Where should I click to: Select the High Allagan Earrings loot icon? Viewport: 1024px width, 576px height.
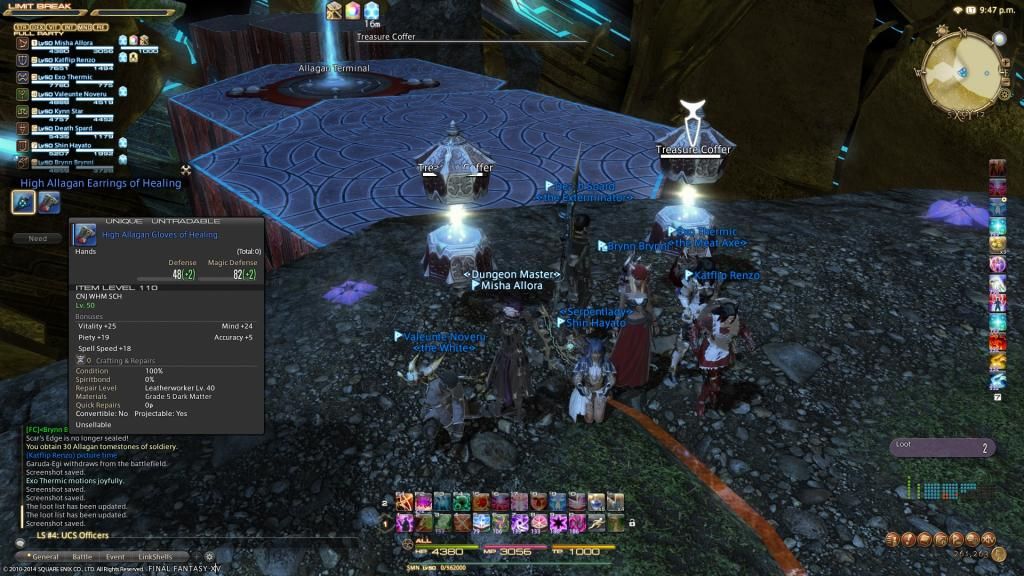pyautogui.click(x=23, y=202)
